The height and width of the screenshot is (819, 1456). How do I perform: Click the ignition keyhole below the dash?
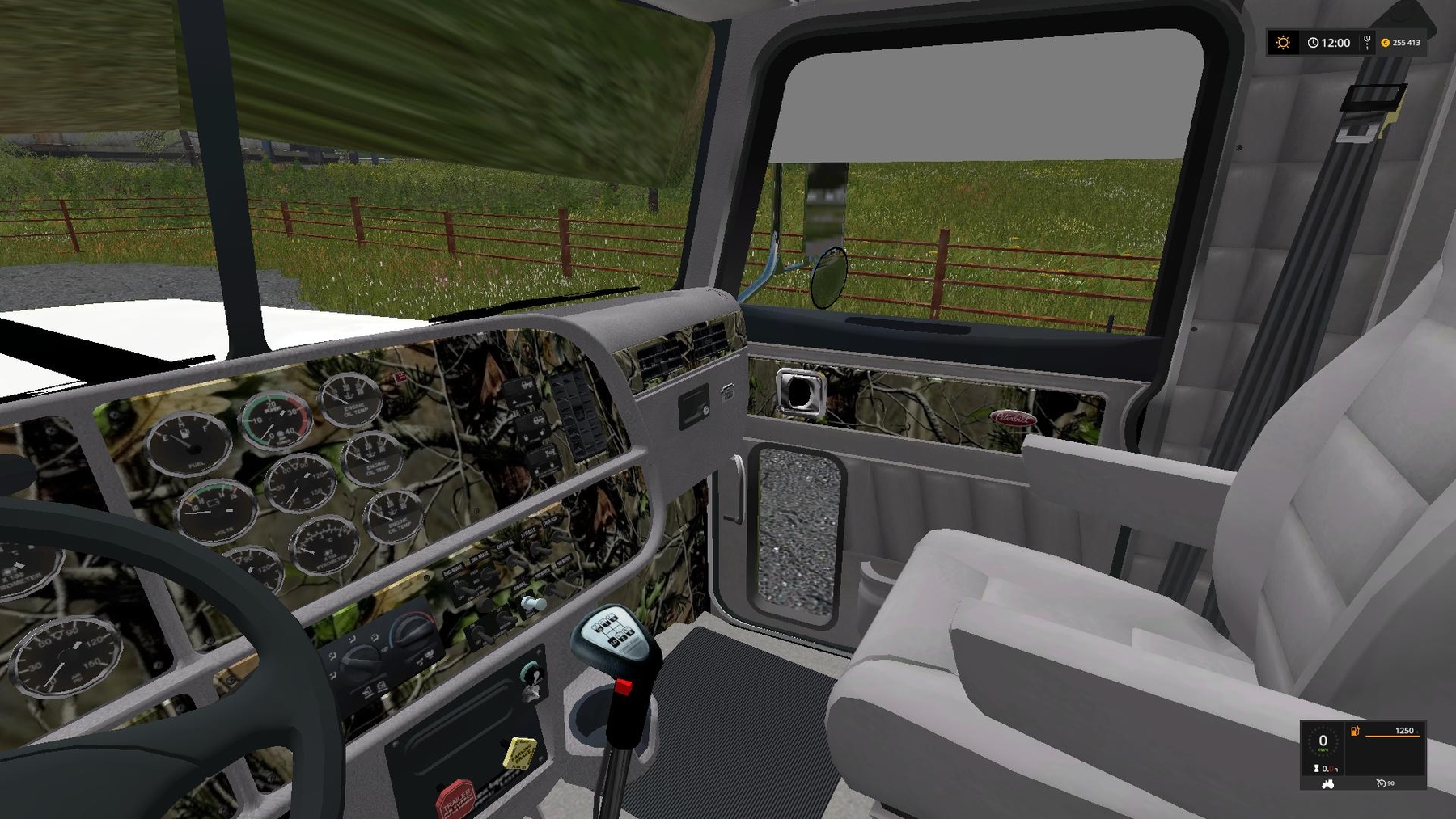[x=532, y=672]
